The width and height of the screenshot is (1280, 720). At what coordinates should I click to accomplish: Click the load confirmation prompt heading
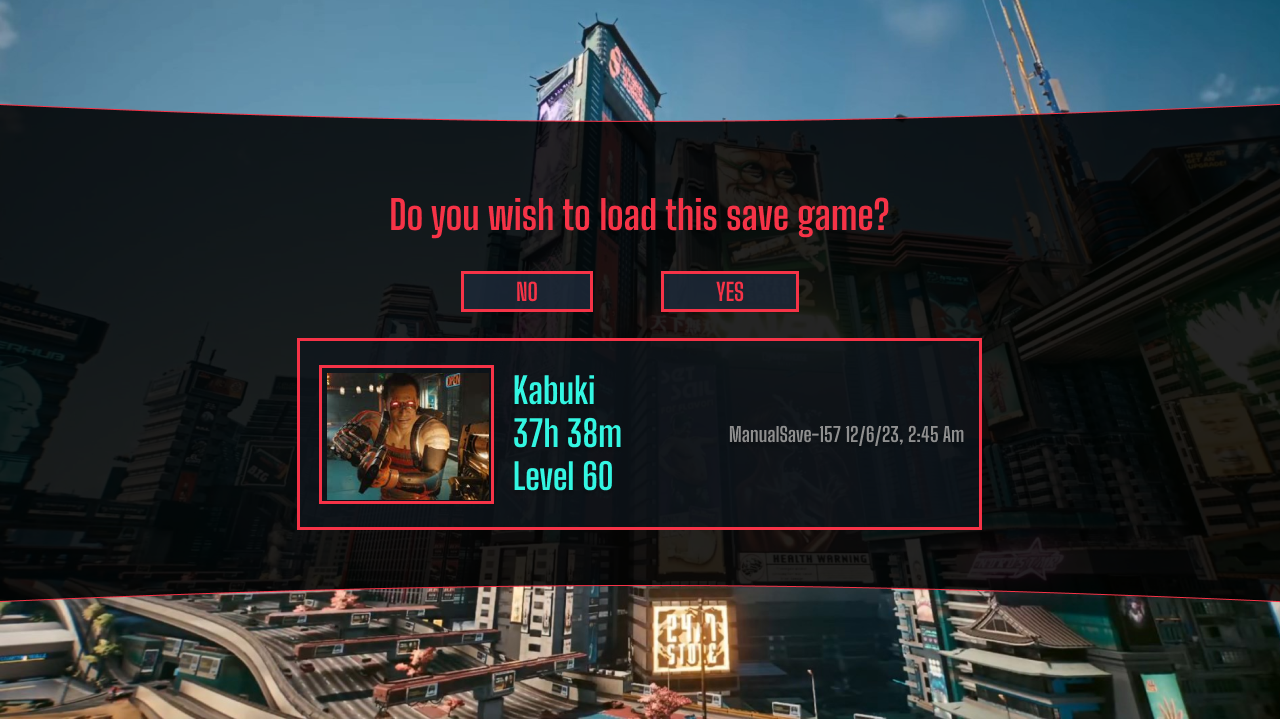(x=639, y=214)
